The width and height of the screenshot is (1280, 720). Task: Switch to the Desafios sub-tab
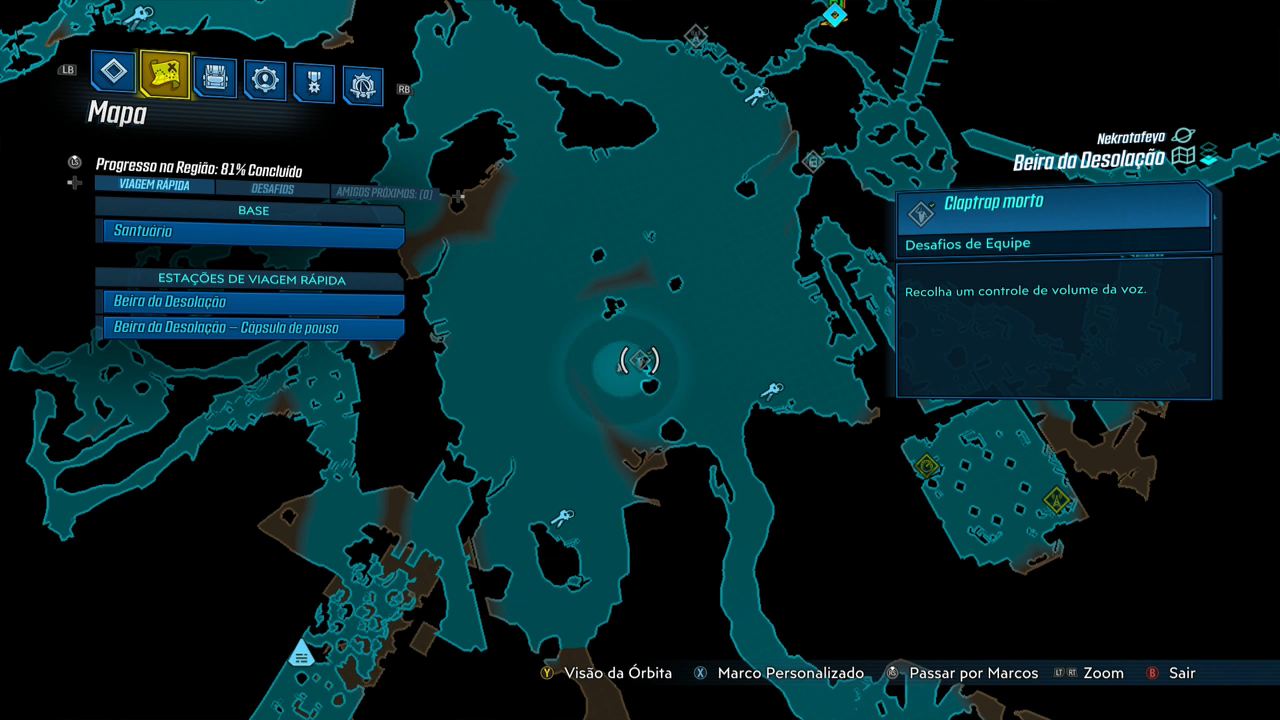[272, 188]
